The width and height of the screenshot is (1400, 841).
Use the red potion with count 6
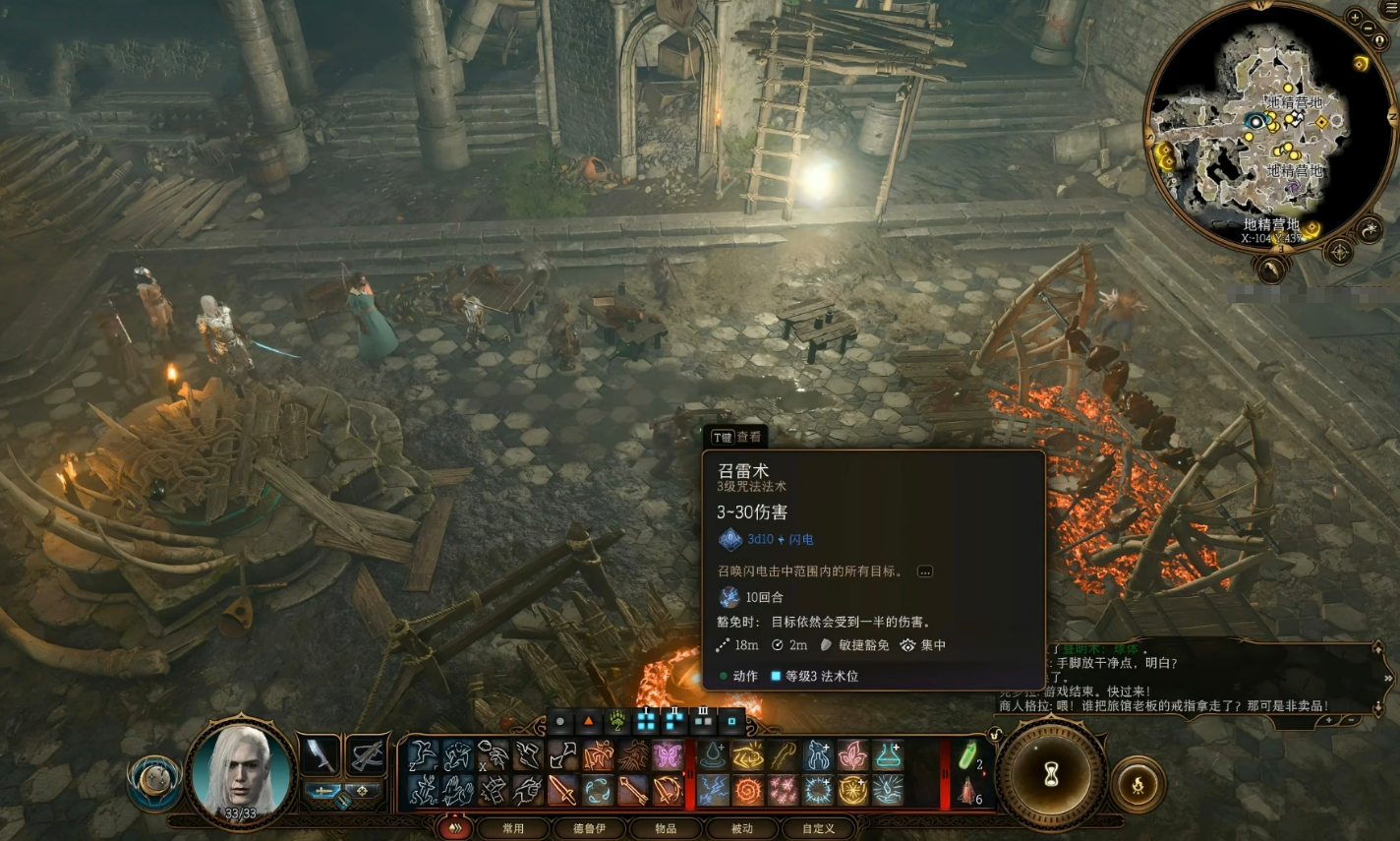[x=968, y=790]
